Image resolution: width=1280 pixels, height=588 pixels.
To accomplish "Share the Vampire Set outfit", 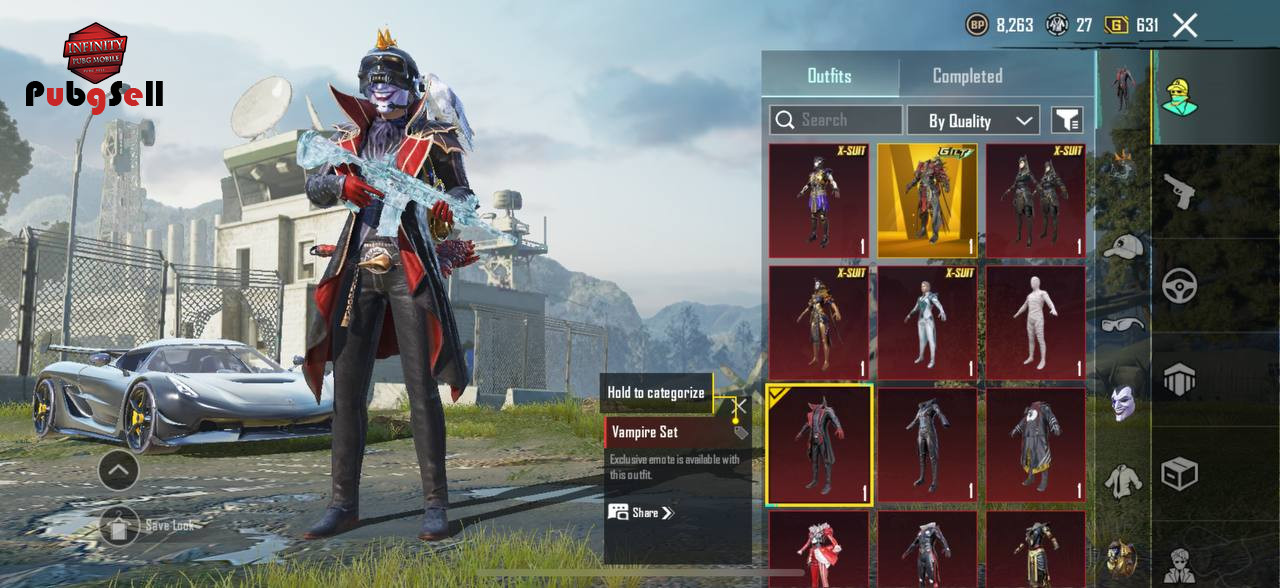I will tap(641, 513).
